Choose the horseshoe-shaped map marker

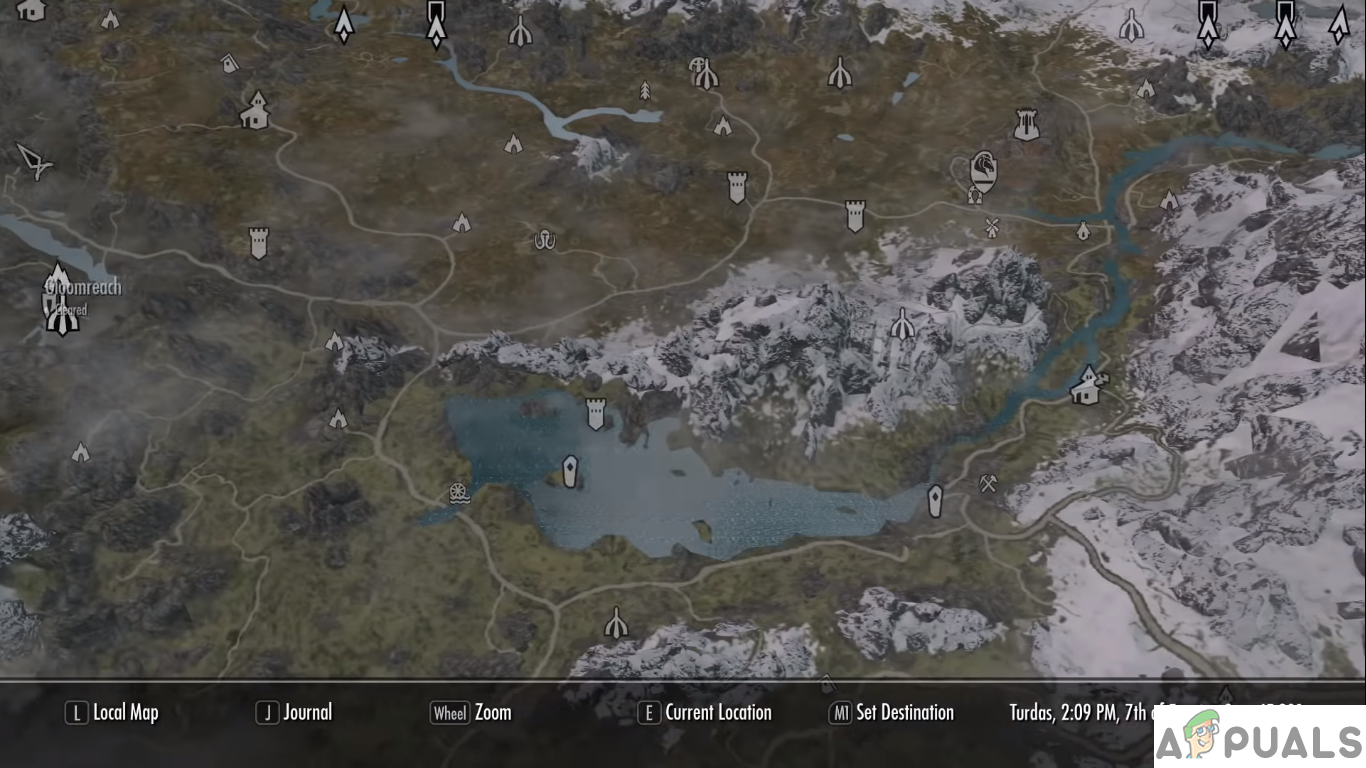tap(545, 240)
